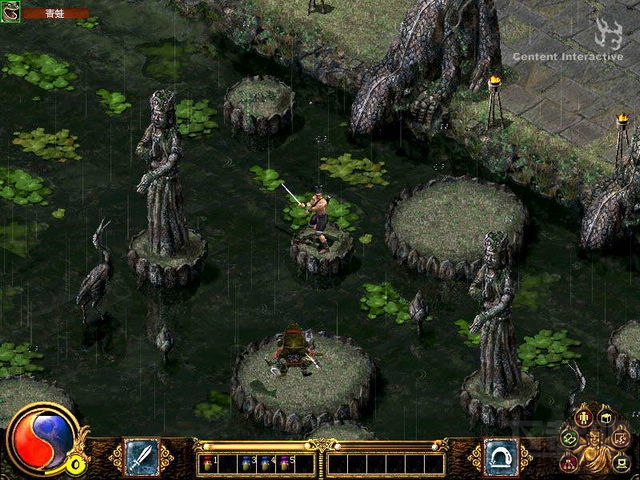Open the green system menu icon
This screenshot has width=640, height=480.
point(619,461)
